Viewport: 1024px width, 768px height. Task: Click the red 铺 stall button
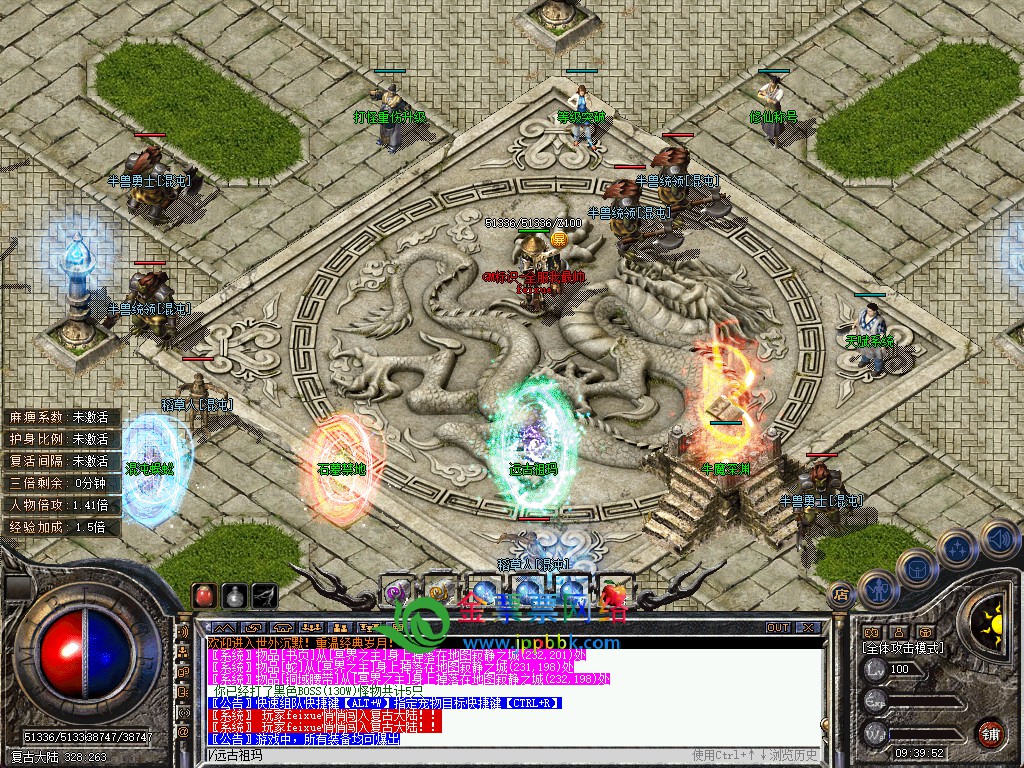coord(991,732)
